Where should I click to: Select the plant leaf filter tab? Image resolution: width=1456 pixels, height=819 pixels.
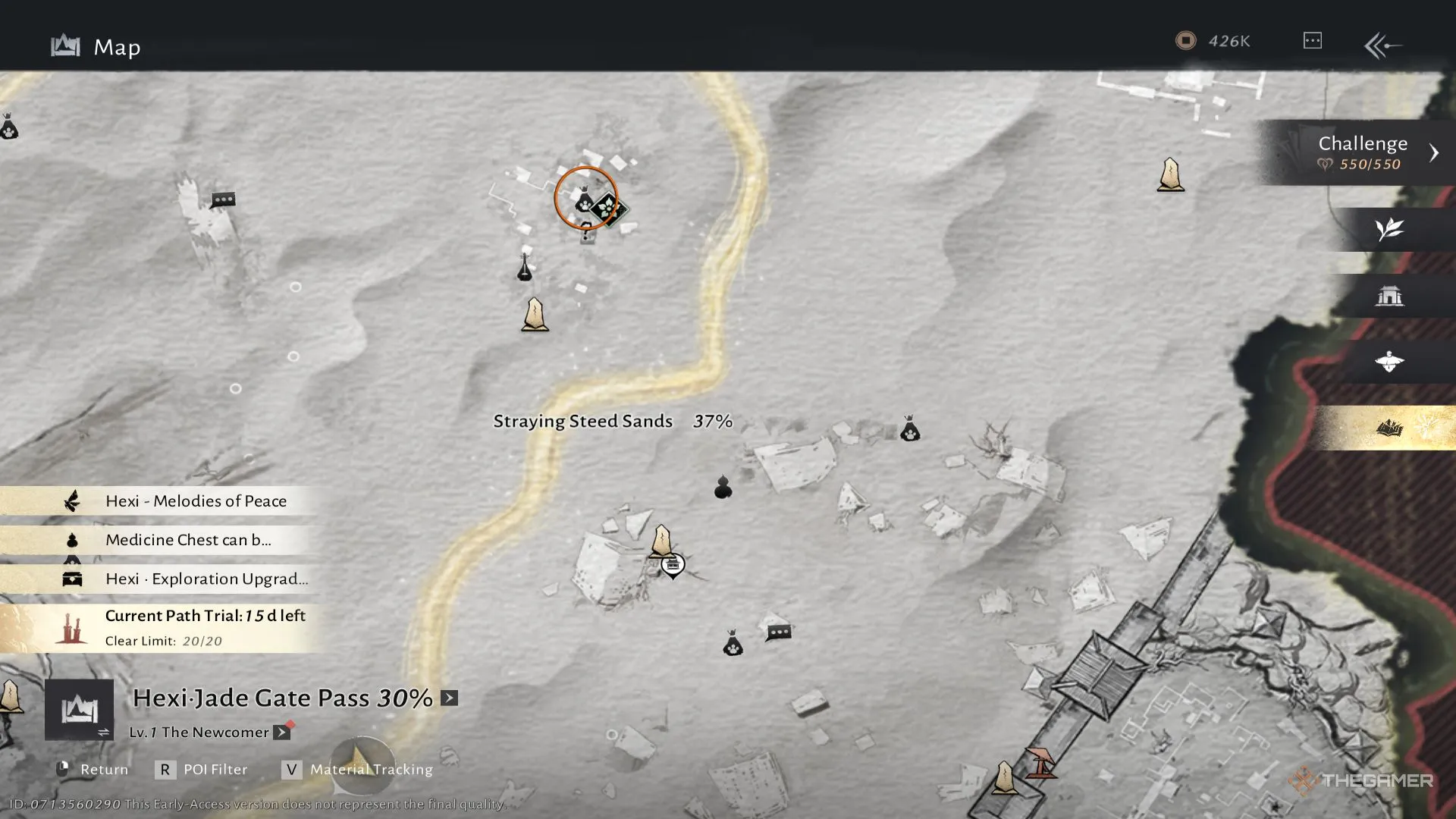1389,229
